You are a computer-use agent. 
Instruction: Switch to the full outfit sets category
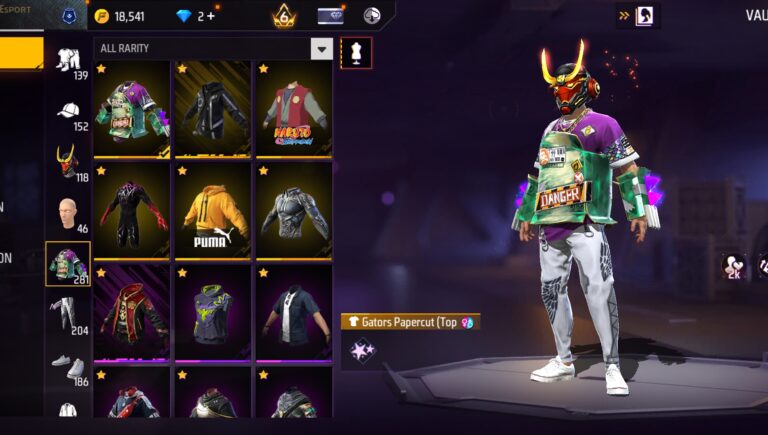[x=68, y=62]
